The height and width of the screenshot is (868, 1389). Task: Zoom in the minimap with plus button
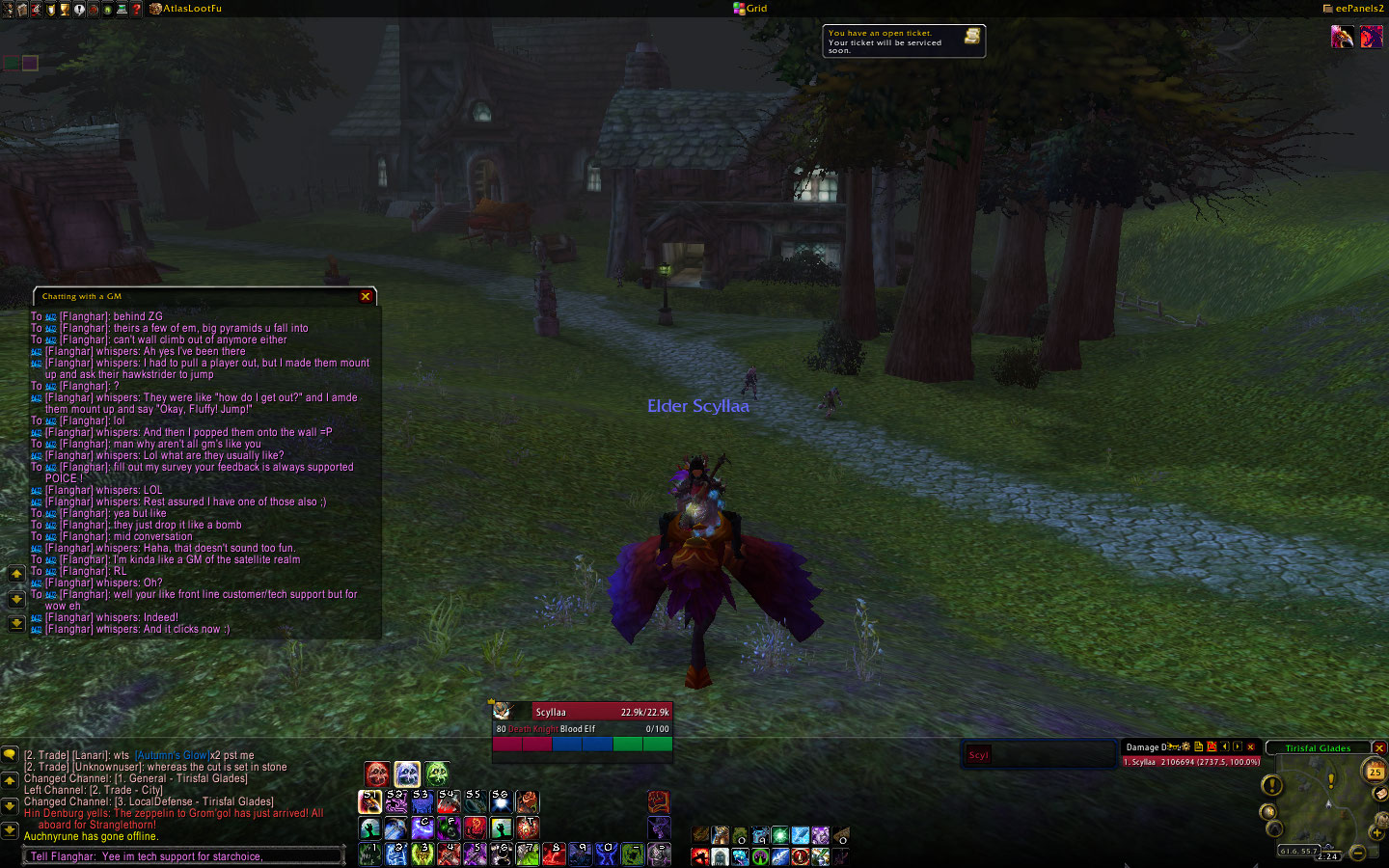[1376, 833]
